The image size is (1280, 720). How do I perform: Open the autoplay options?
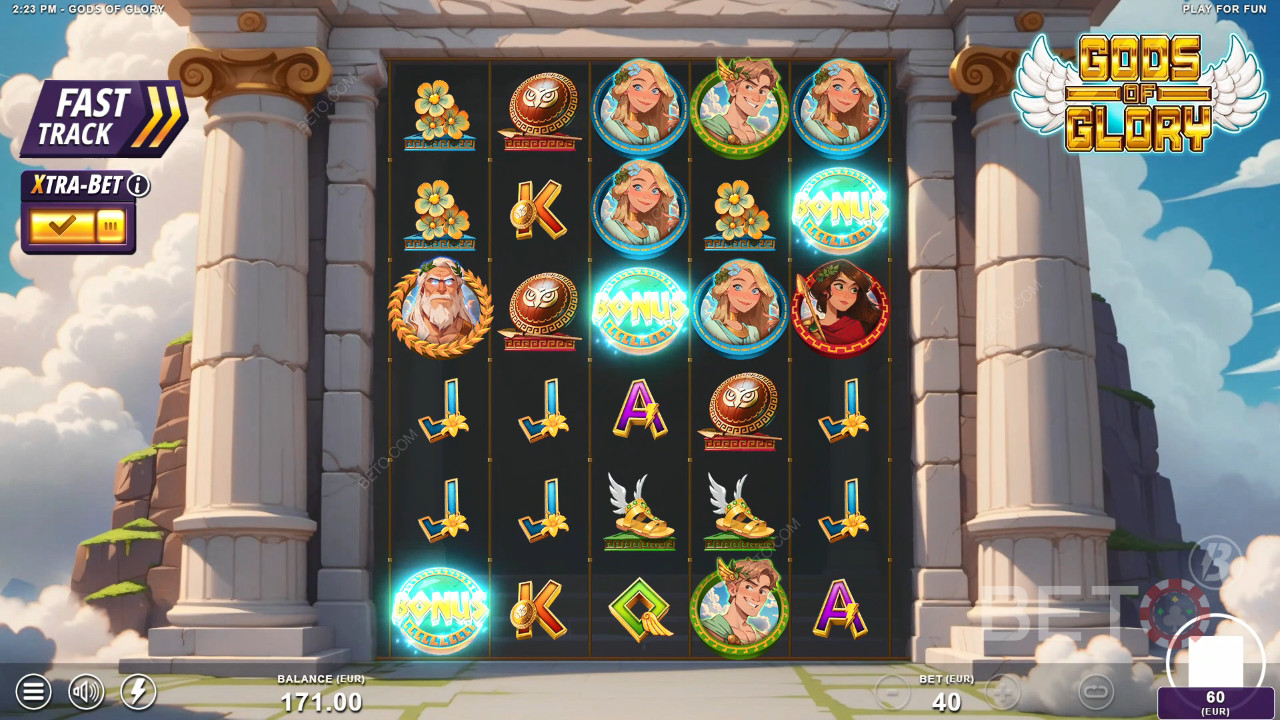pos(1096,691)
